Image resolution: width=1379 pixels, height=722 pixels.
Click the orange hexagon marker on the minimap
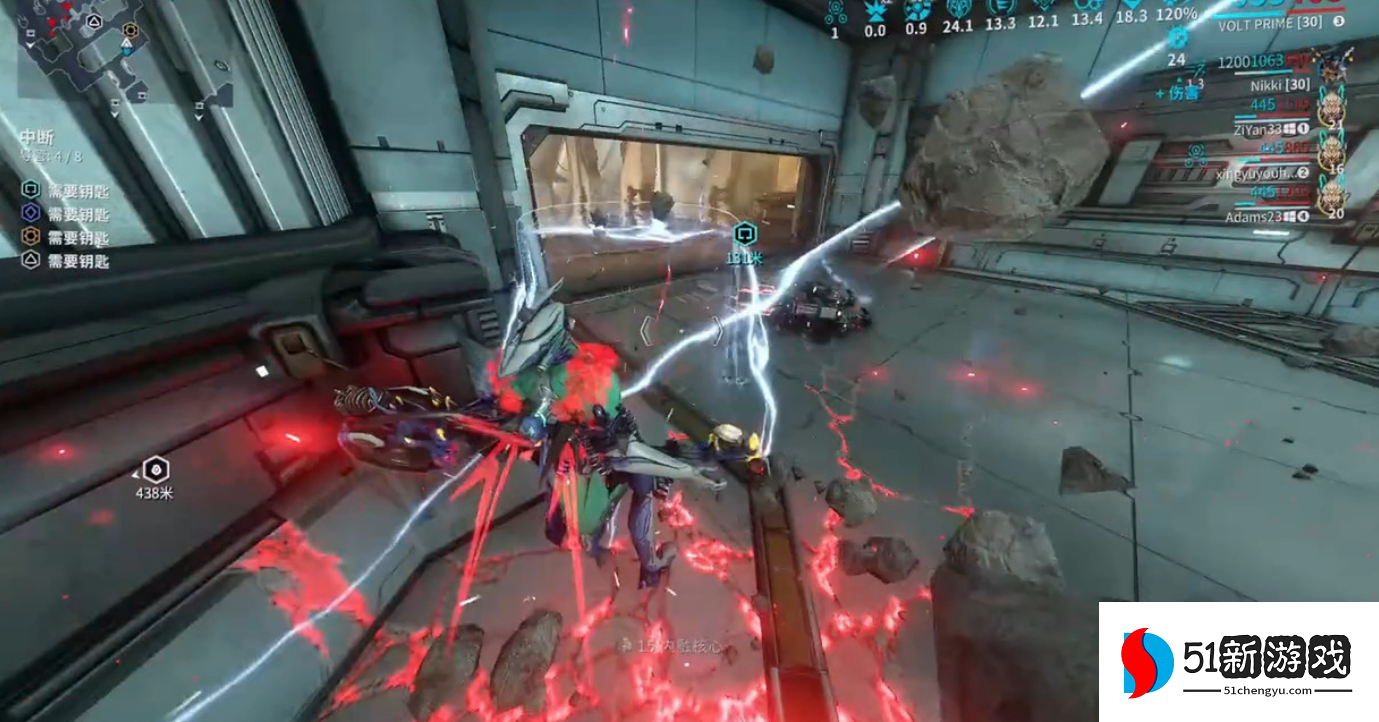pyautogui.click(x=129, y=30)
